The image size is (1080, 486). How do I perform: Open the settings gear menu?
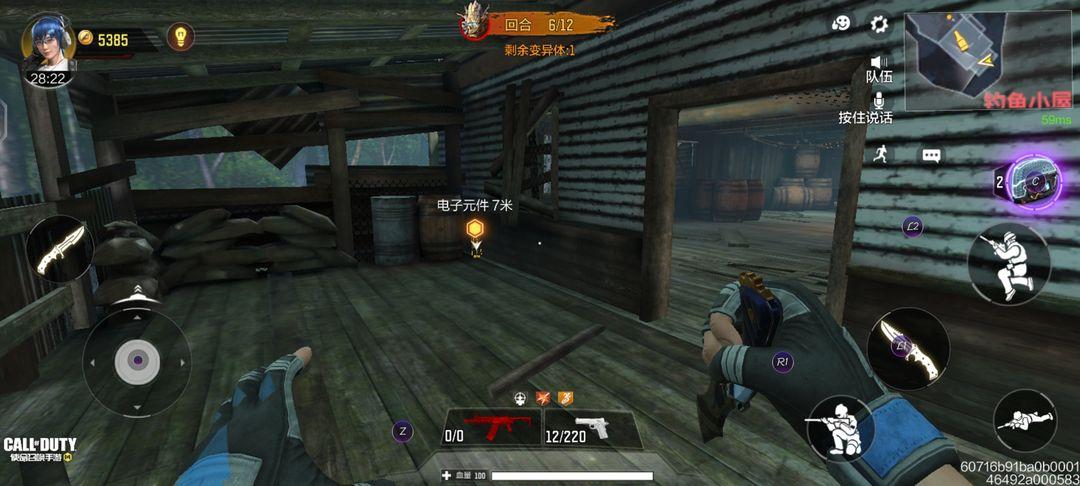[879, 24]
